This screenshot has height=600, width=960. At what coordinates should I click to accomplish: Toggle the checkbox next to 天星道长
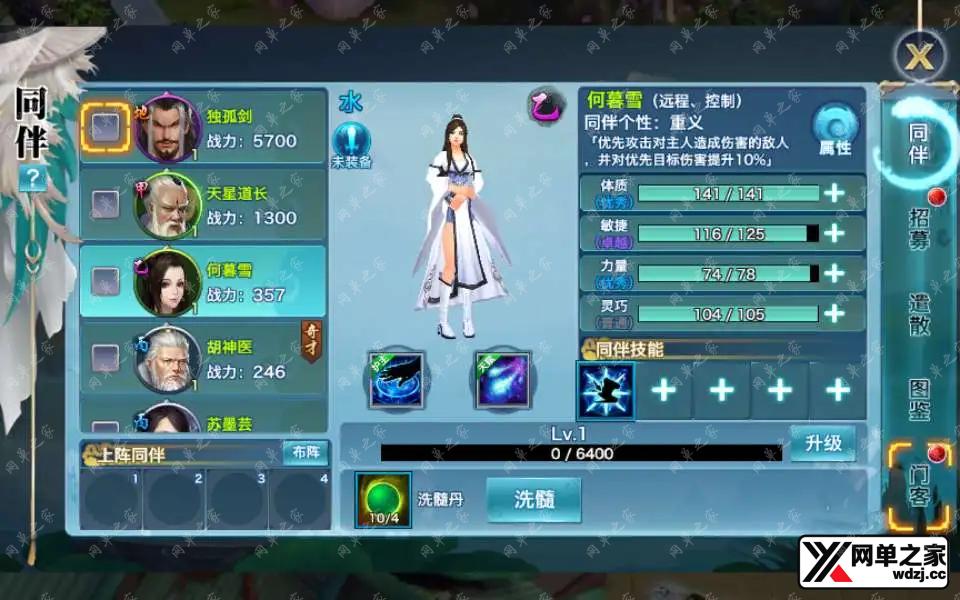(x=105, y=205)
